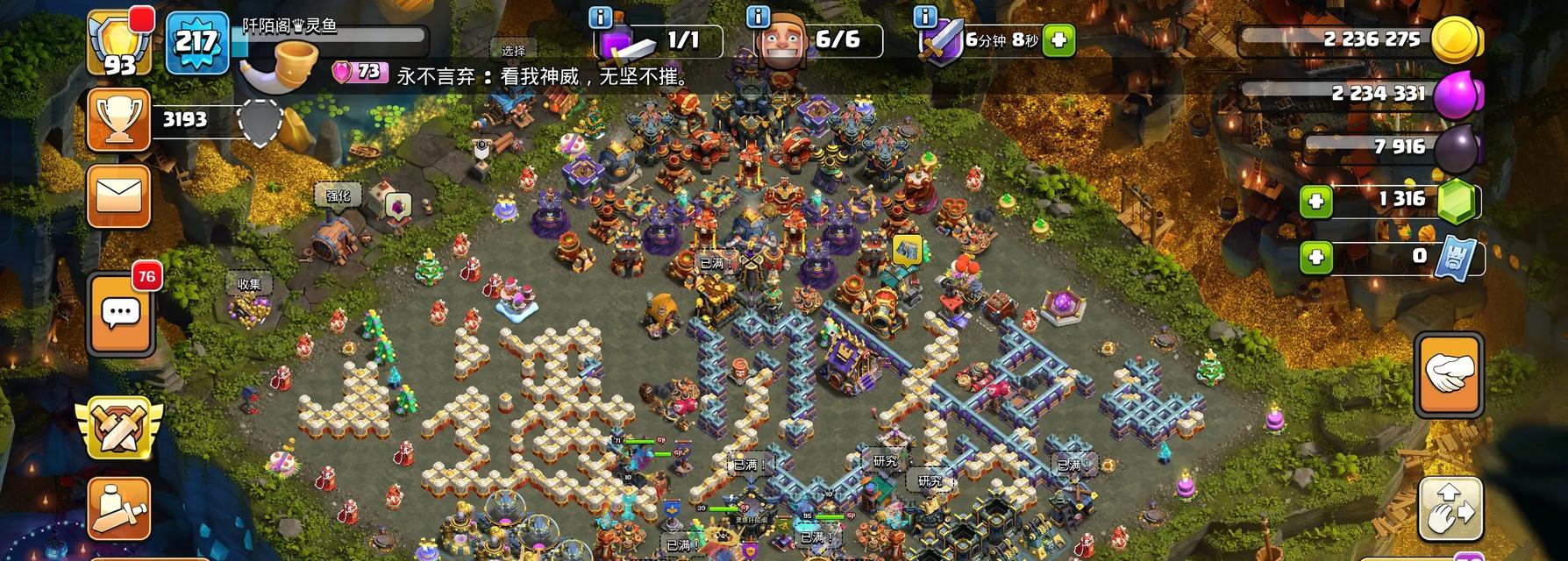The height and width of the screenshot is (561, 1568).
Task: Open the orange handshake button
Action: tap(1449, 374)
